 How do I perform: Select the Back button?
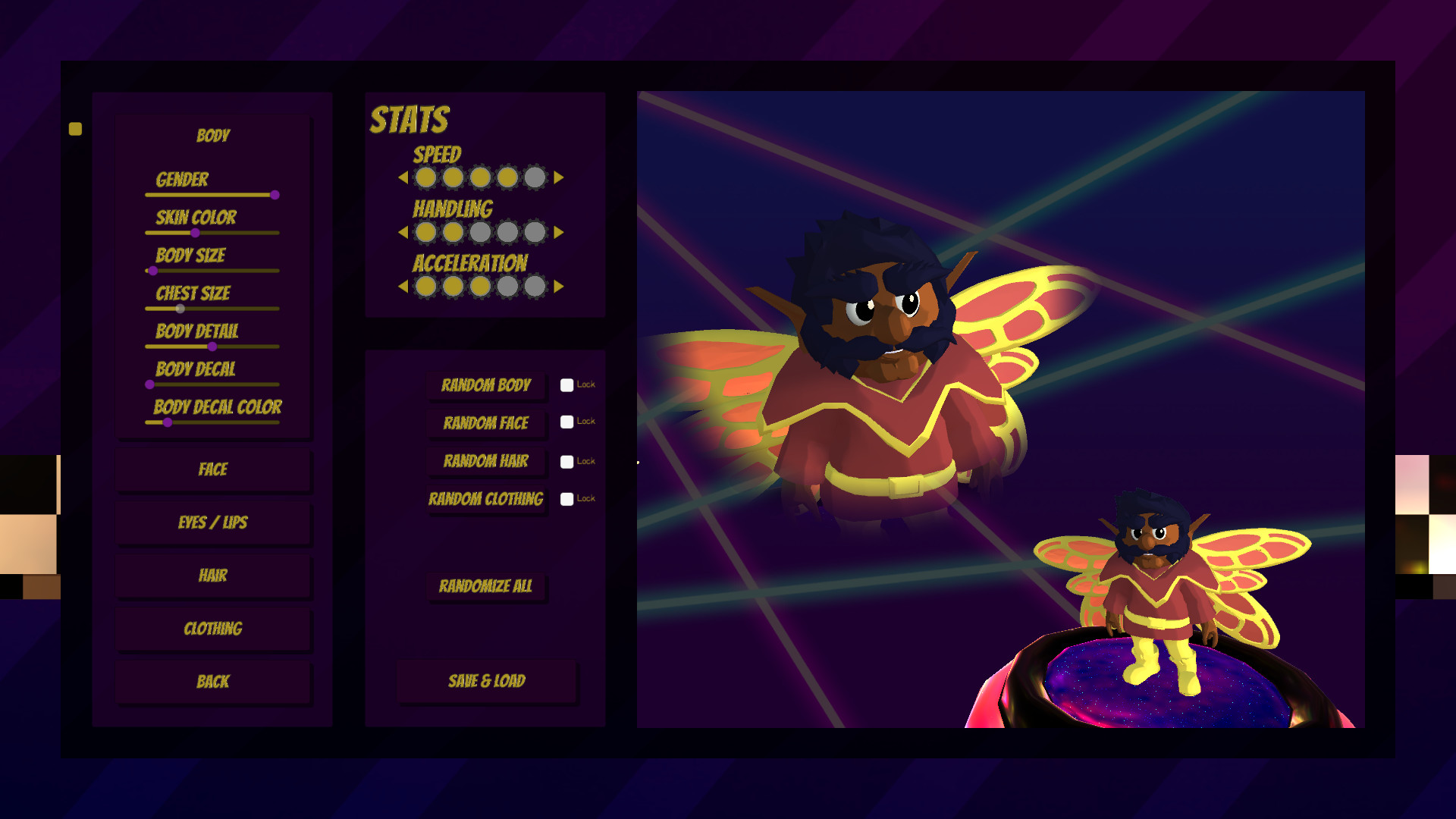[213, 681]
